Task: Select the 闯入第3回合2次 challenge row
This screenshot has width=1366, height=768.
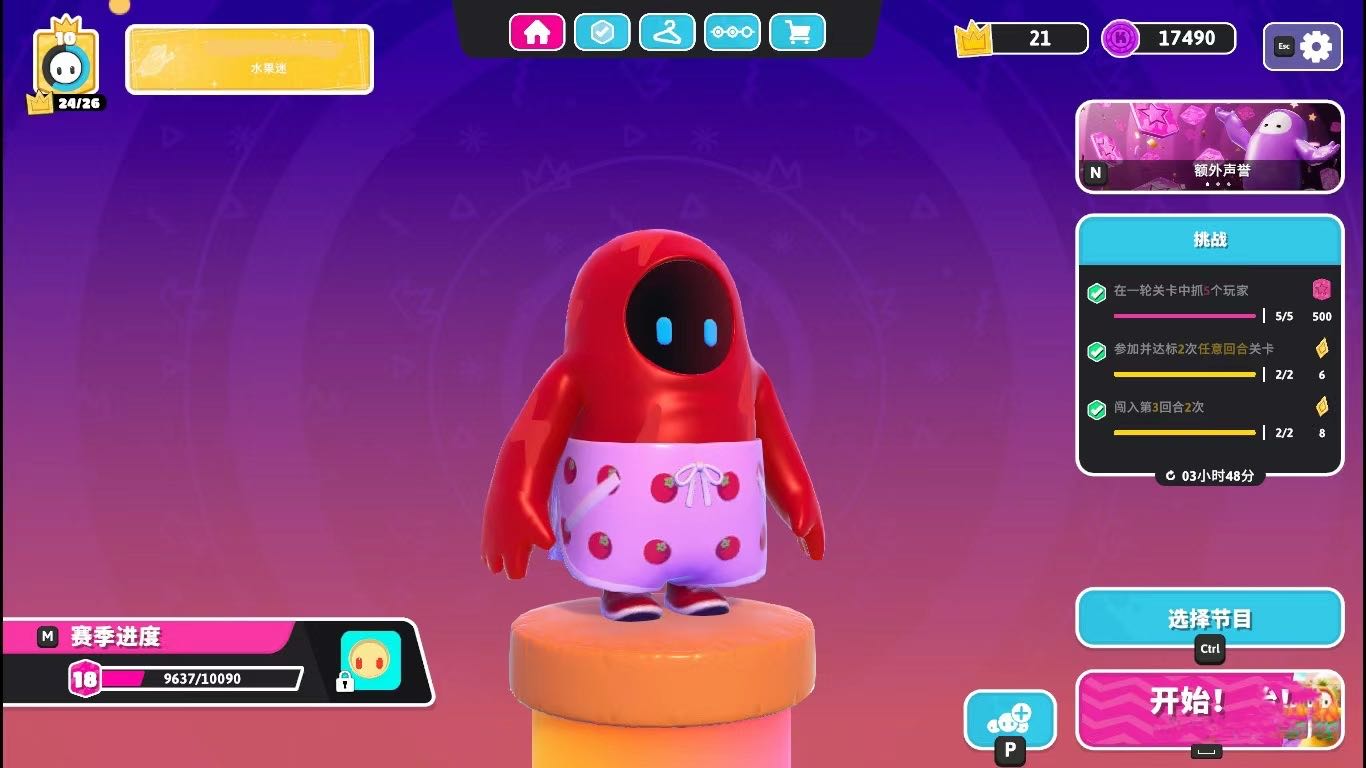Action: tap(1209, 419)
